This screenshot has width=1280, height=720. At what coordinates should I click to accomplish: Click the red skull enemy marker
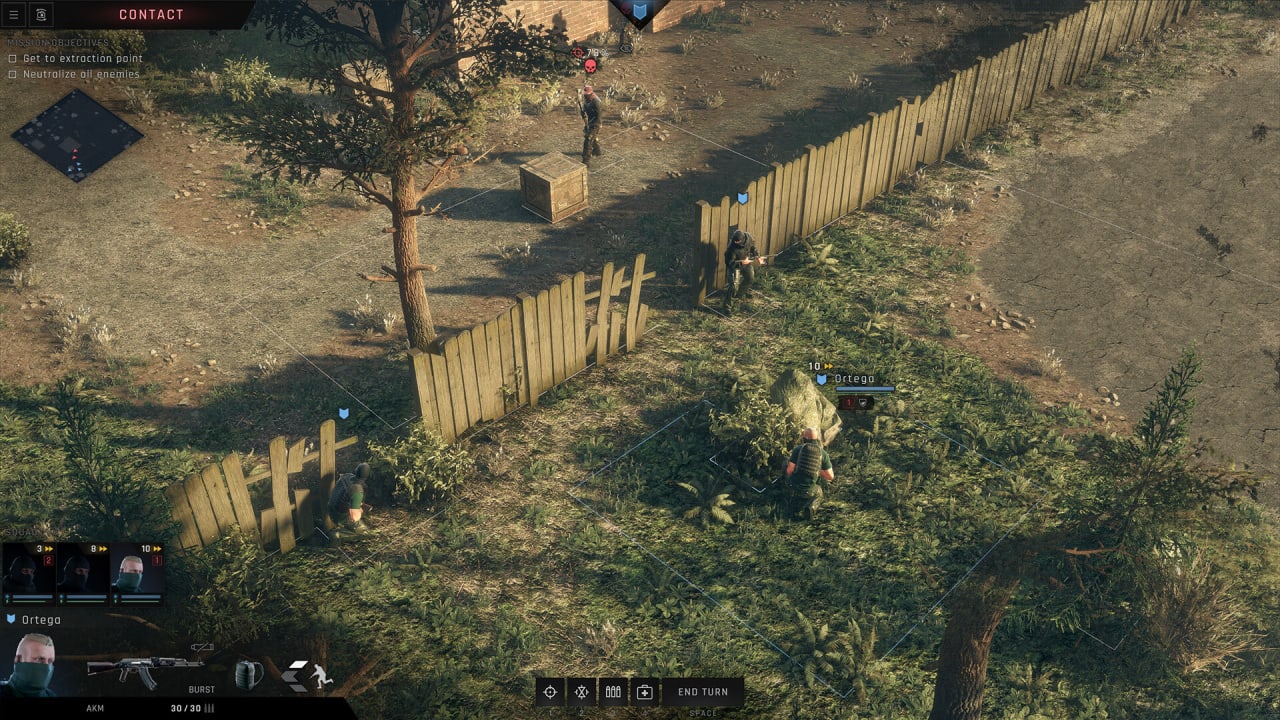[590, 67]
